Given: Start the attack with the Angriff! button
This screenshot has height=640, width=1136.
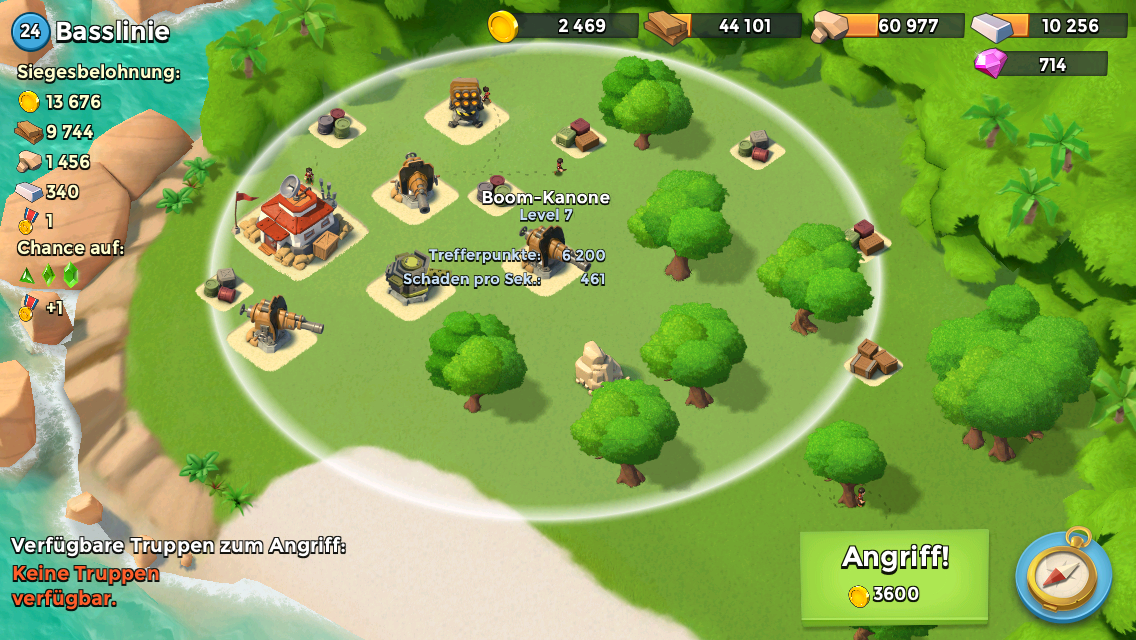Looking at the screenshot, I should (x=894, y=574).
